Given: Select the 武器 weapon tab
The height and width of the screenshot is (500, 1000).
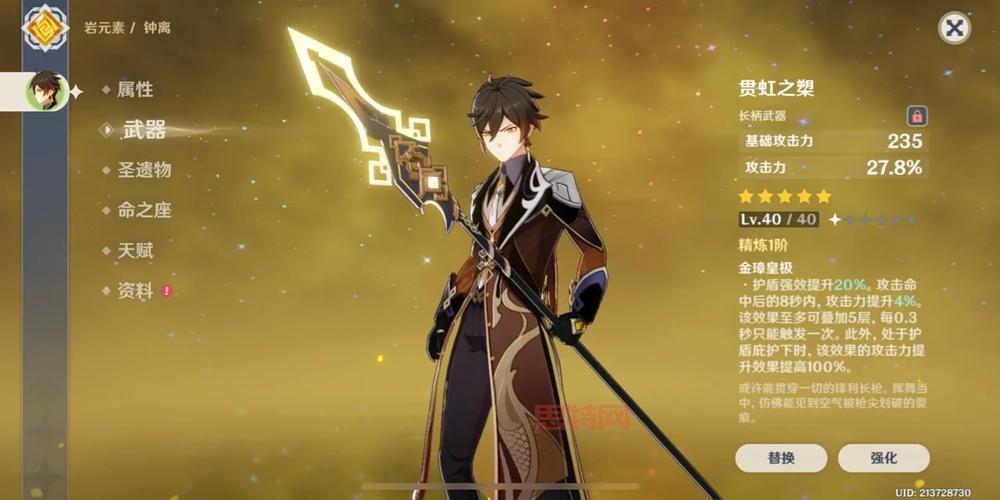Looking at the screenshot, I should tap(143, 129).
